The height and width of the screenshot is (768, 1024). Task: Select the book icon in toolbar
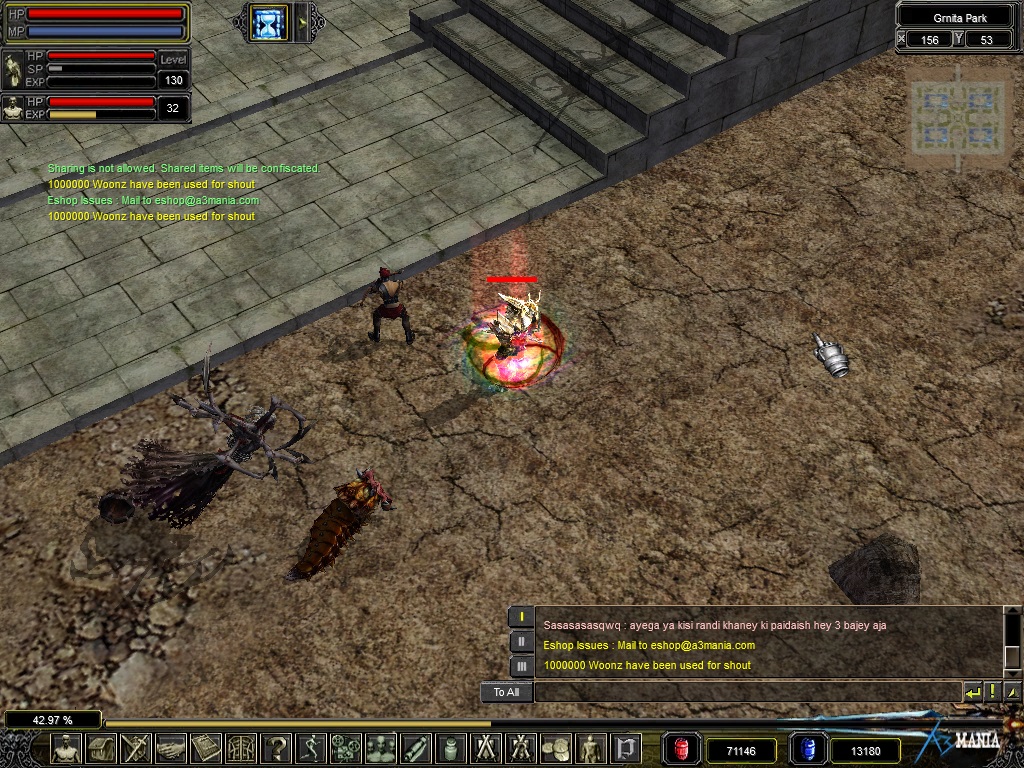(x=206, y=748)
